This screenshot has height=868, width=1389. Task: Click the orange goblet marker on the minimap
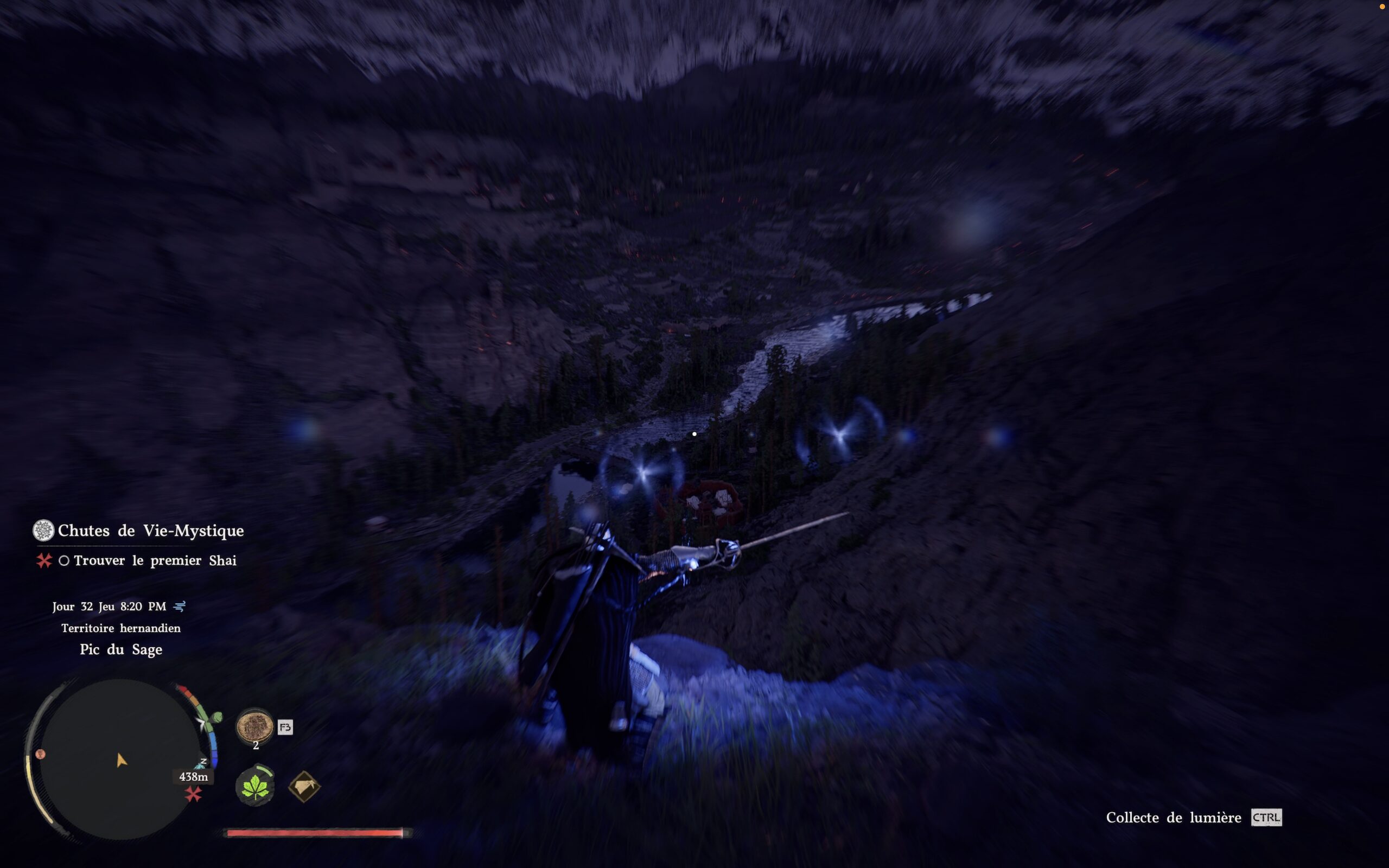(x=40, y=754)
